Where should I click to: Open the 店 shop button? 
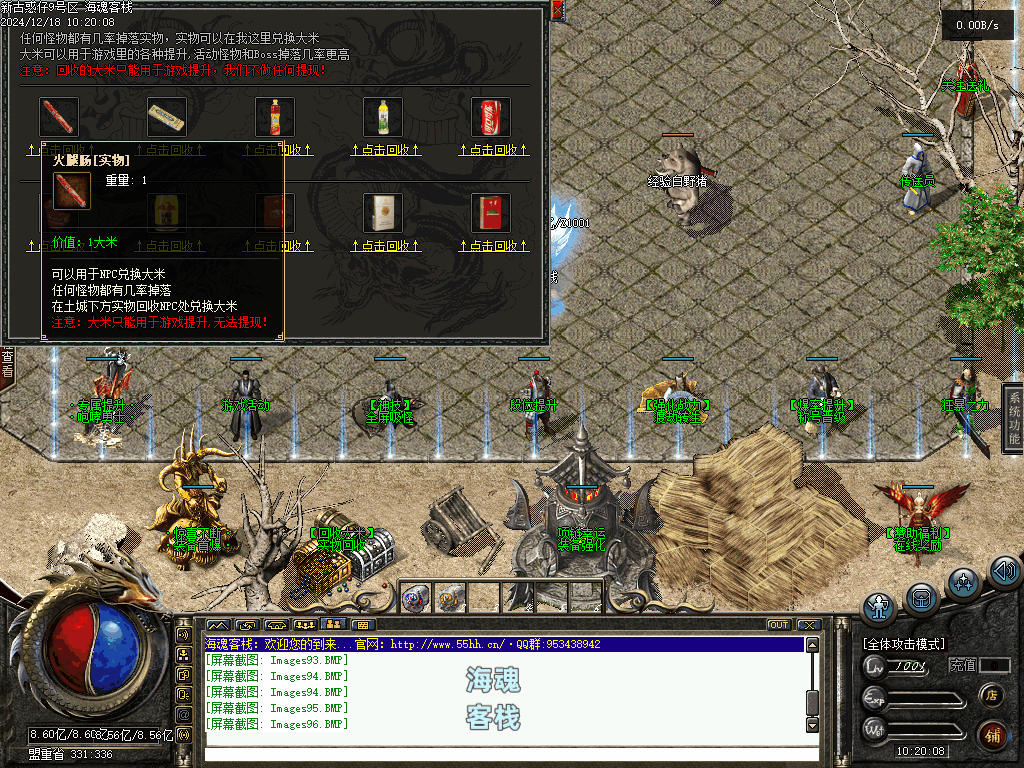click(x=992, y=695)
